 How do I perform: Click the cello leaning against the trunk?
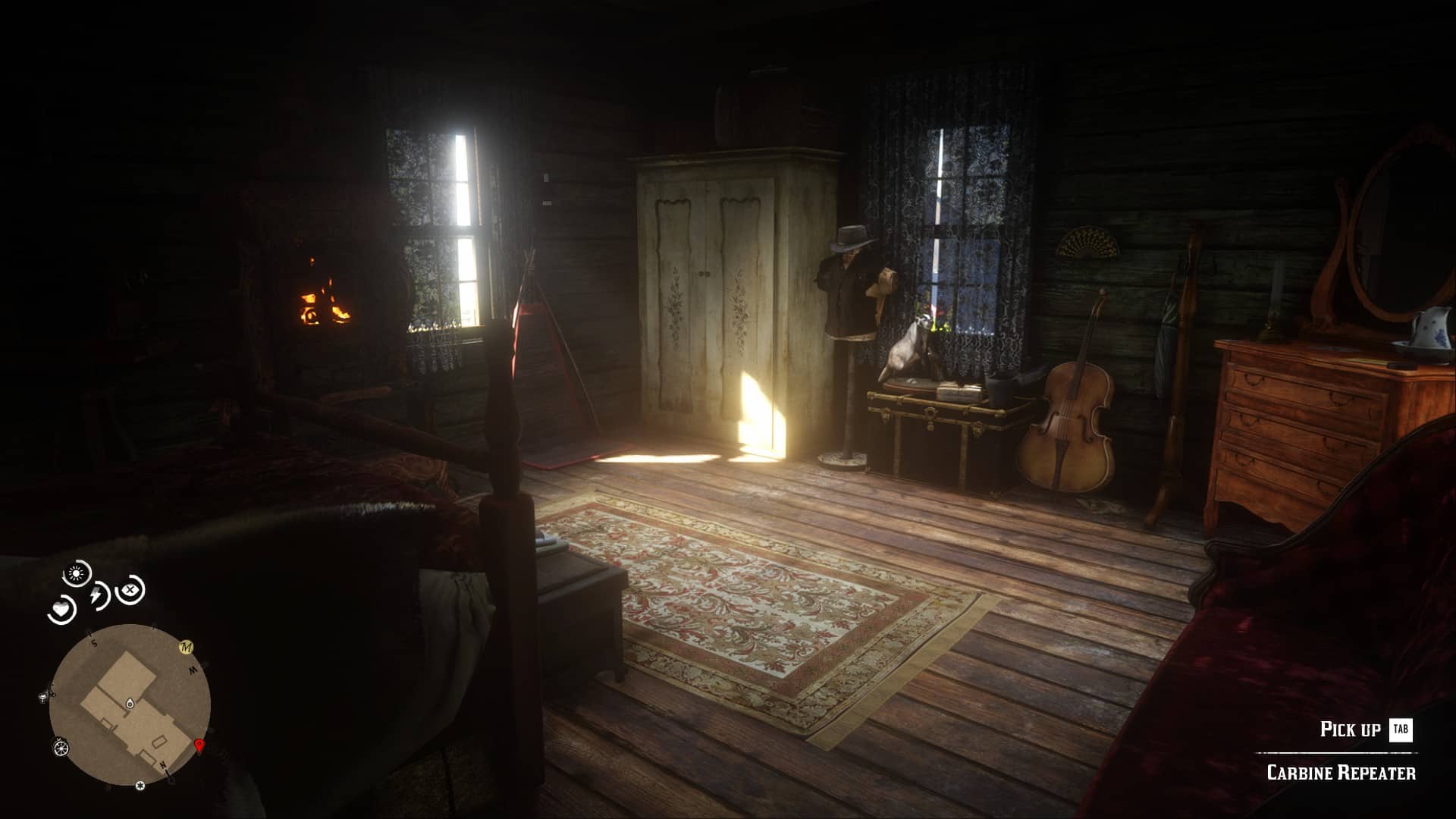click(x=1068, y=425)
